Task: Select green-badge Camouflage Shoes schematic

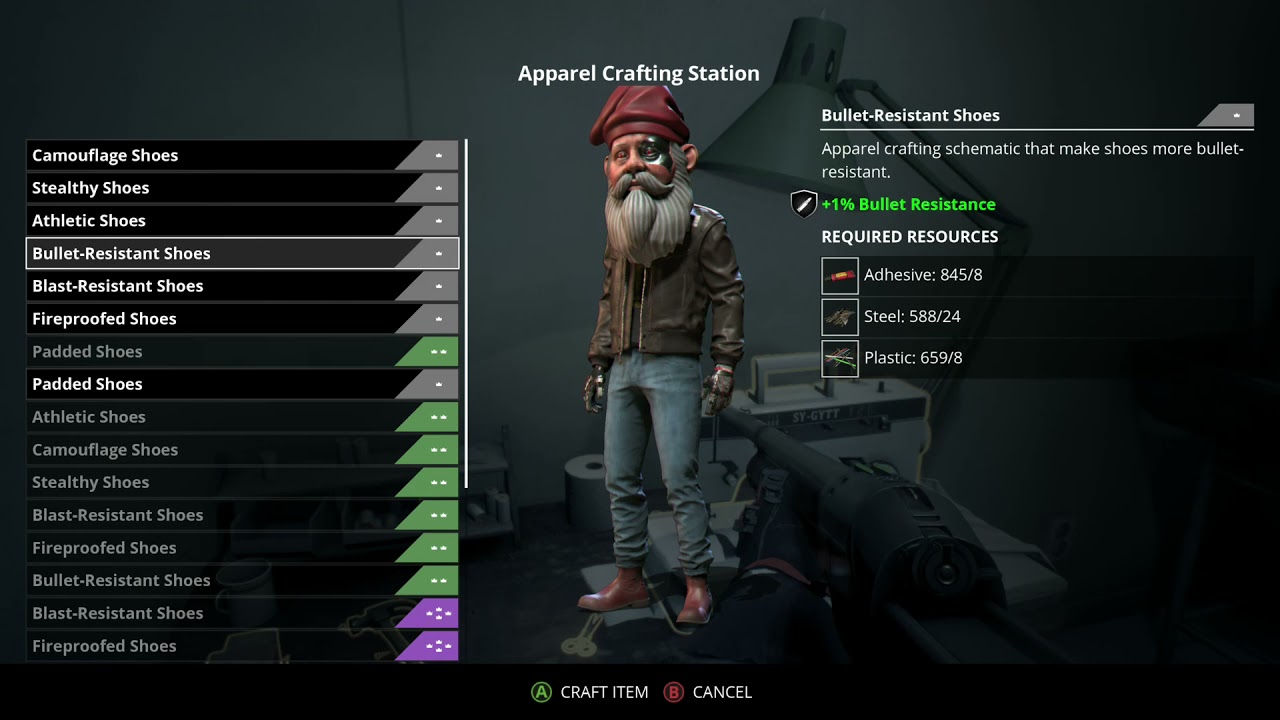Action: point(240,450)
